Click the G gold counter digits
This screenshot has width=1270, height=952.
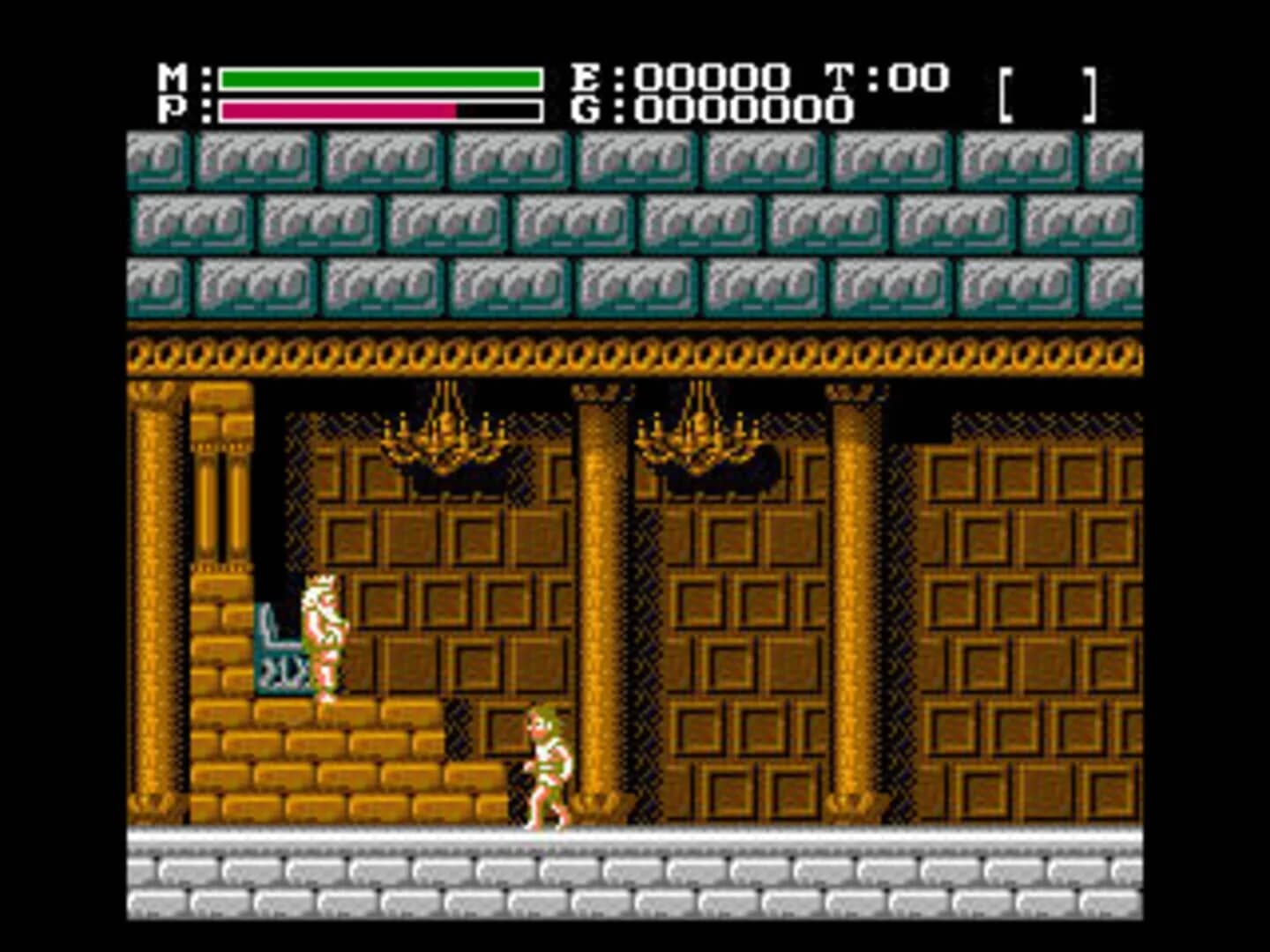[x=732, y=111]
